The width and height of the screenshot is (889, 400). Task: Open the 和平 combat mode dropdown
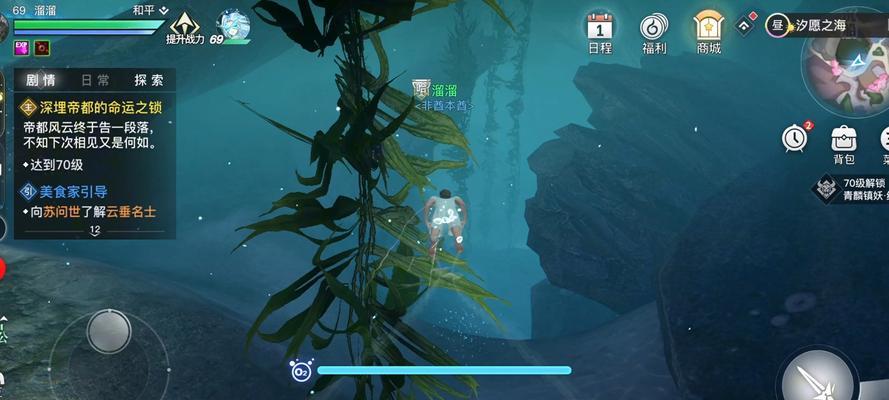tap(150, 10)
